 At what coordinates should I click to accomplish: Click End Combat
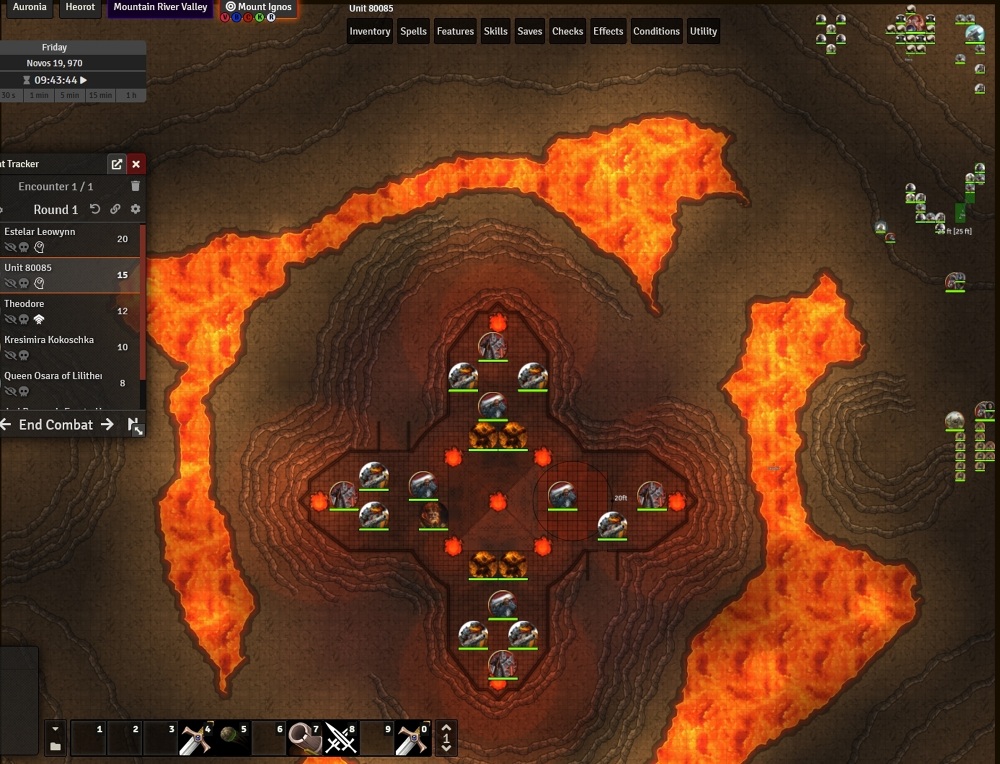point(56,425)
